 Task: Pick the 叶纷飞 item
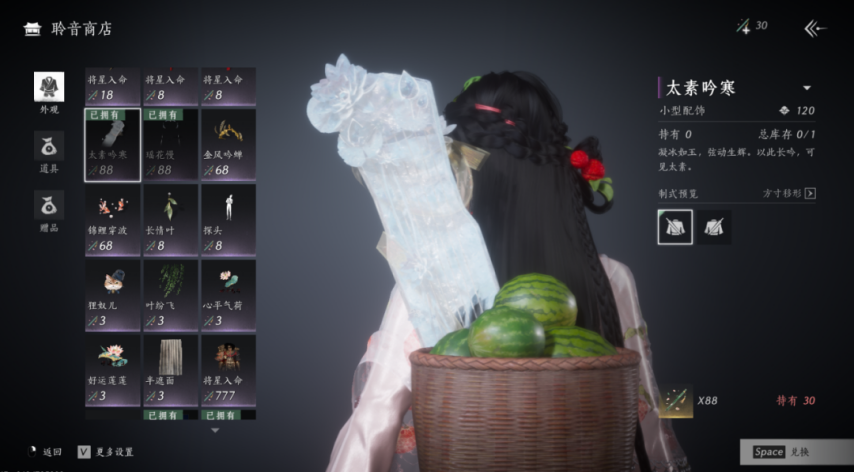(x=169, y=295)
